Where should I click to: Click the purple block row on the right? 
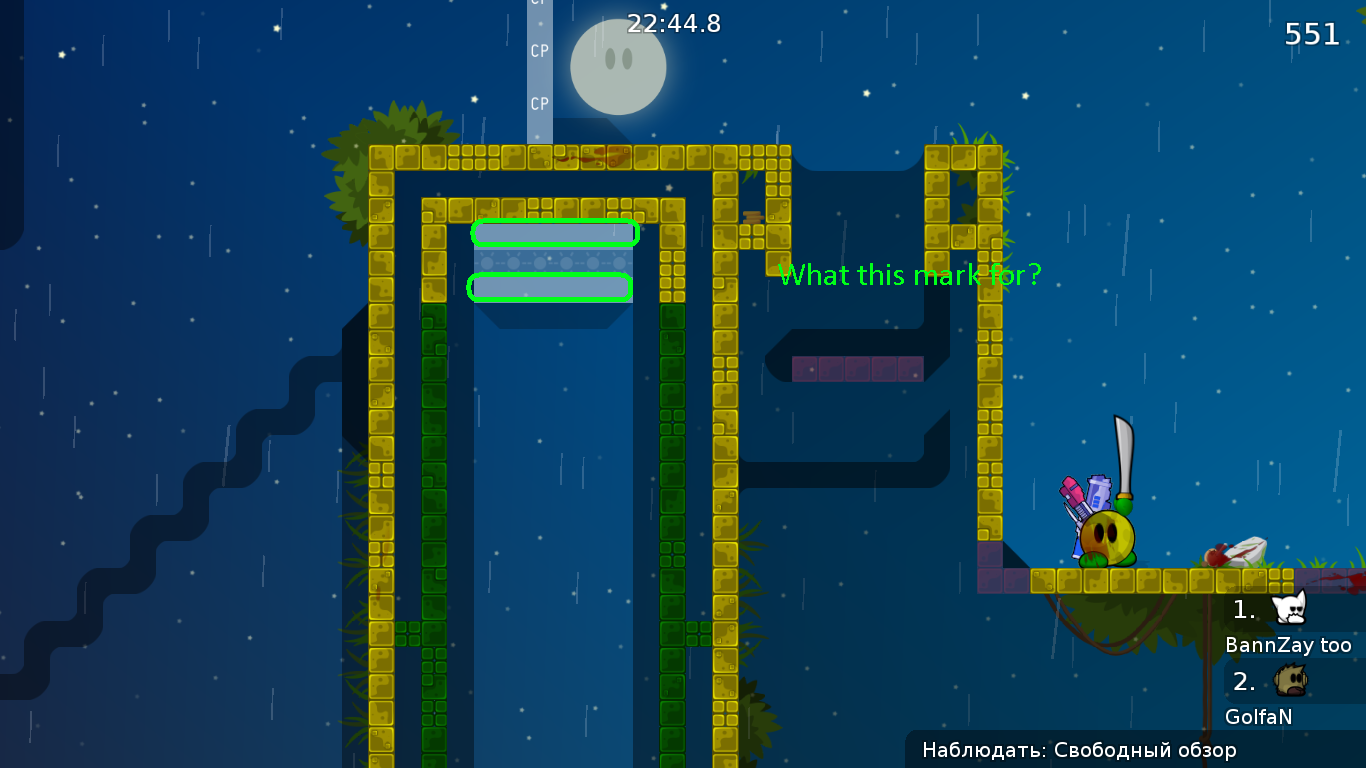coord(858,368)
